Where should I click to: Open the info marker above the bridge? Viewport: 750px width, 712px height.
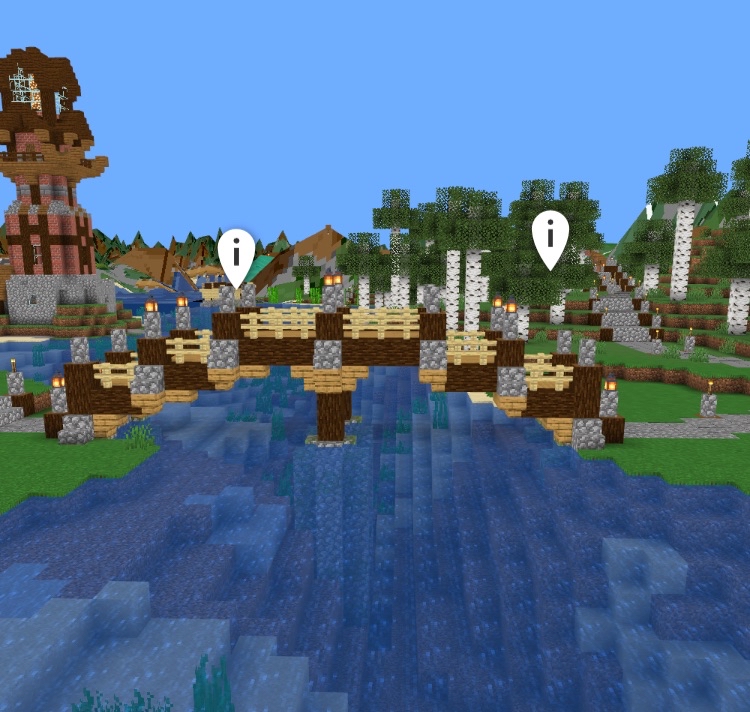click(x=236, y=252)
